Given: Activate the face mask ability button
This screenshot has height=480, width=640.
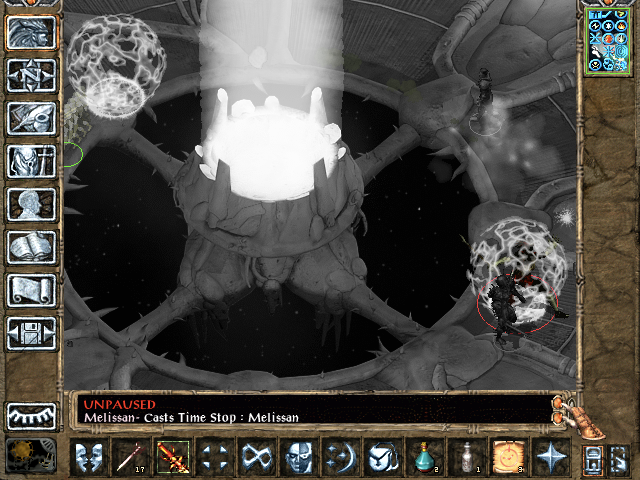Looking at the screenshot, I should [x=299, y=458].
